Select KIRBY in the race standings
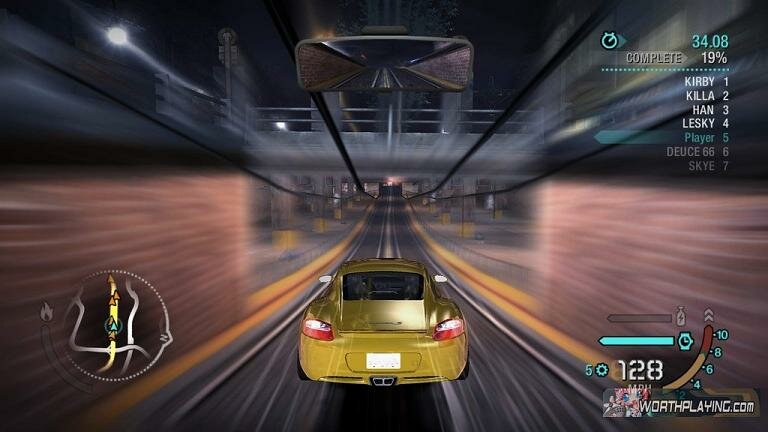This screenshot has height=432, width=768. [706, 81]
